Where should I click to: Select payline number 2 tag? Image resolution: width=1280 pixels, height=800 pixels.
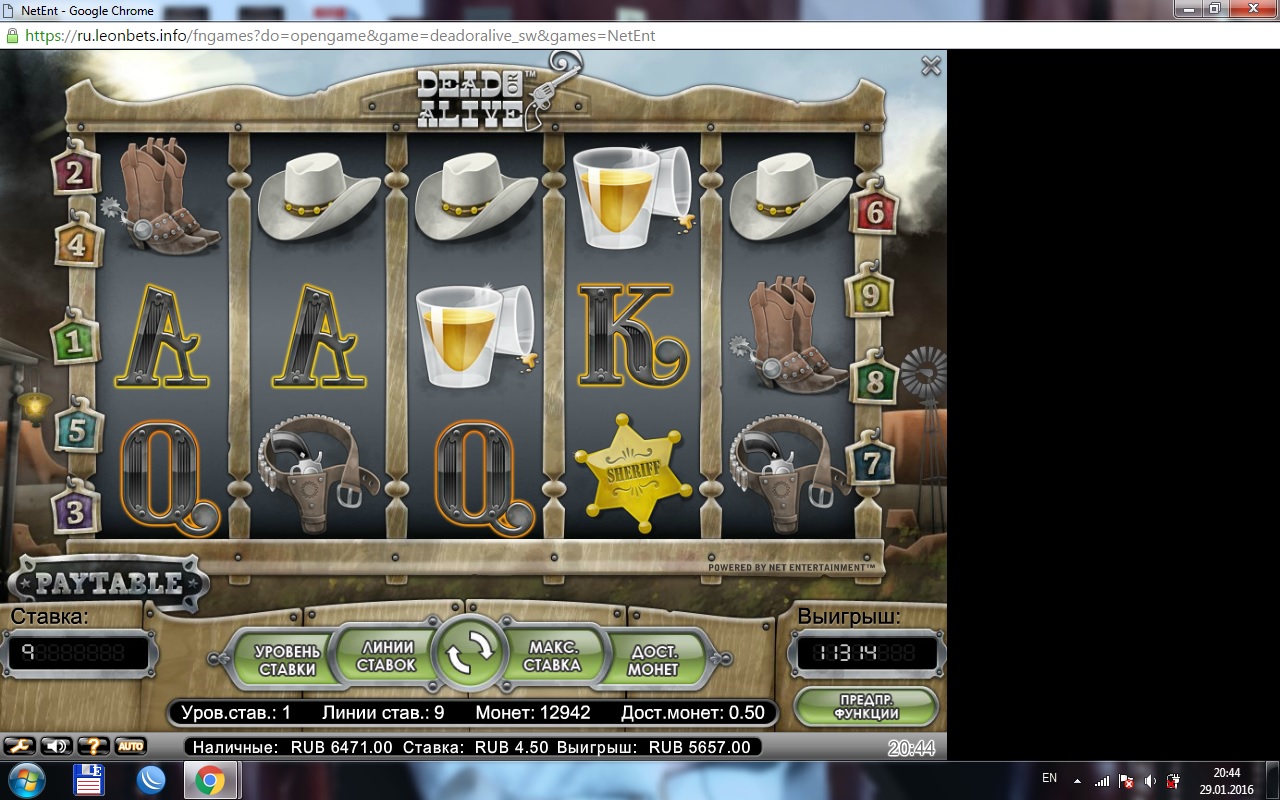pyautogui.click(x=76, y=175)
